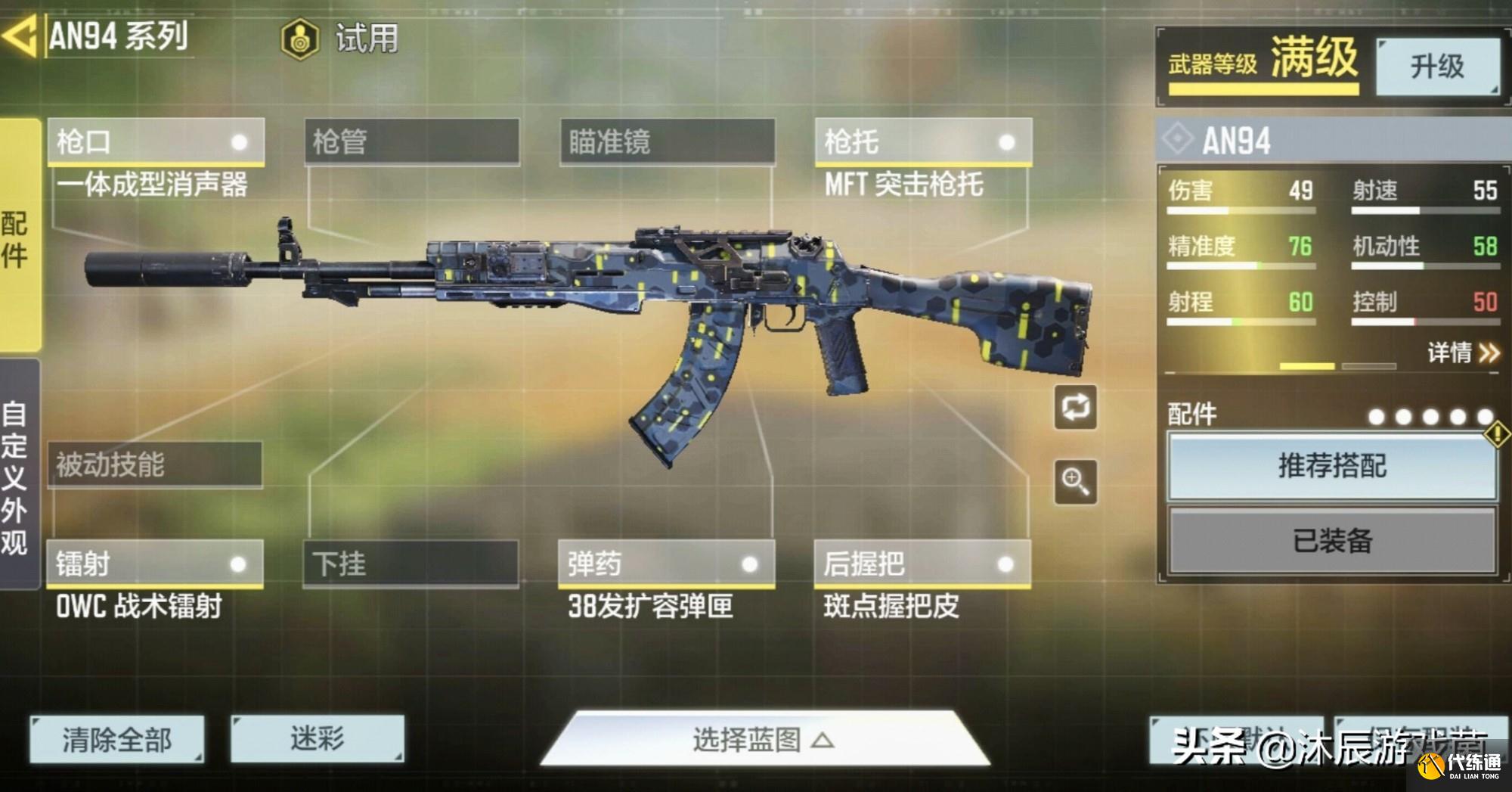Image resolution: width=1512 pixels, height=792 pixels.
Task: Select the 后握把 rear grip slot
Action: 922,564
